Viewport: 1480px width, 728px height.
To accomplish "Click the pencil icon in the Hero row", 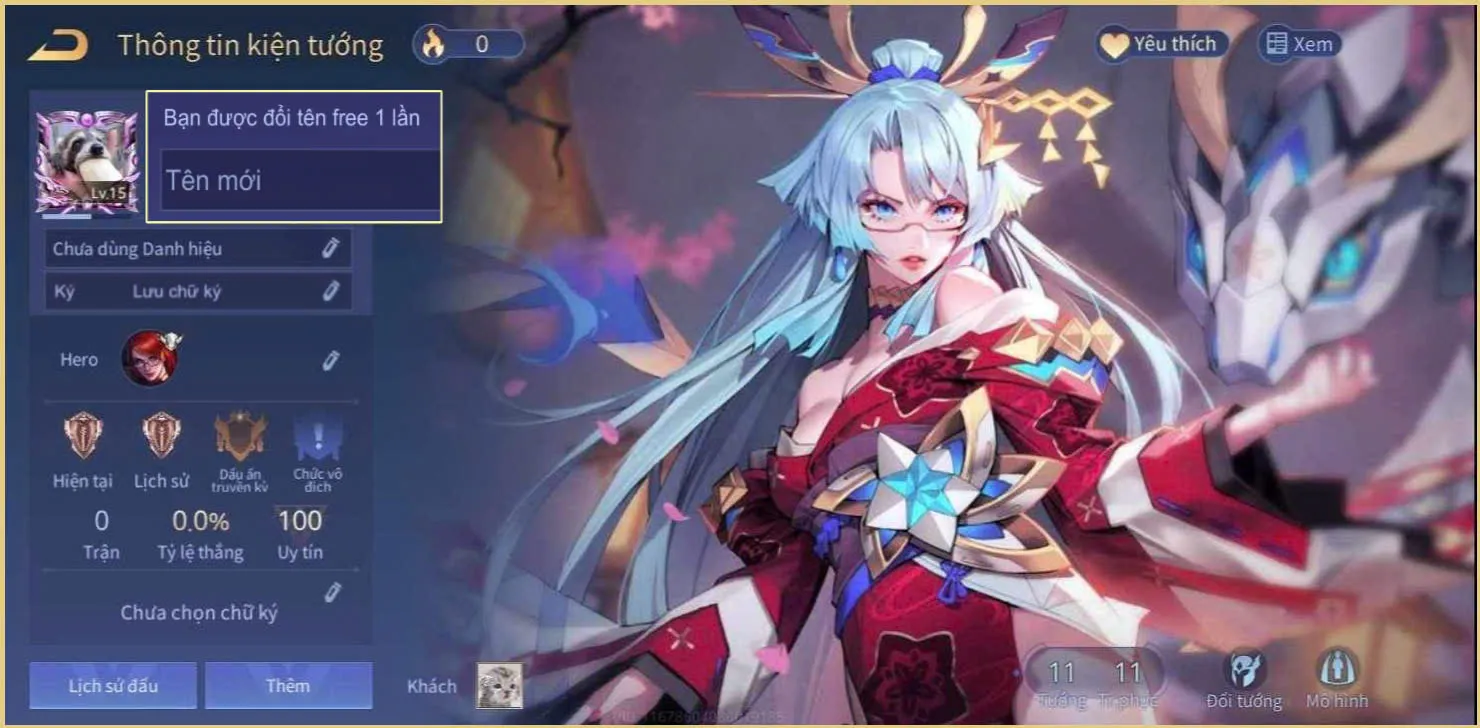I will 331,358.
